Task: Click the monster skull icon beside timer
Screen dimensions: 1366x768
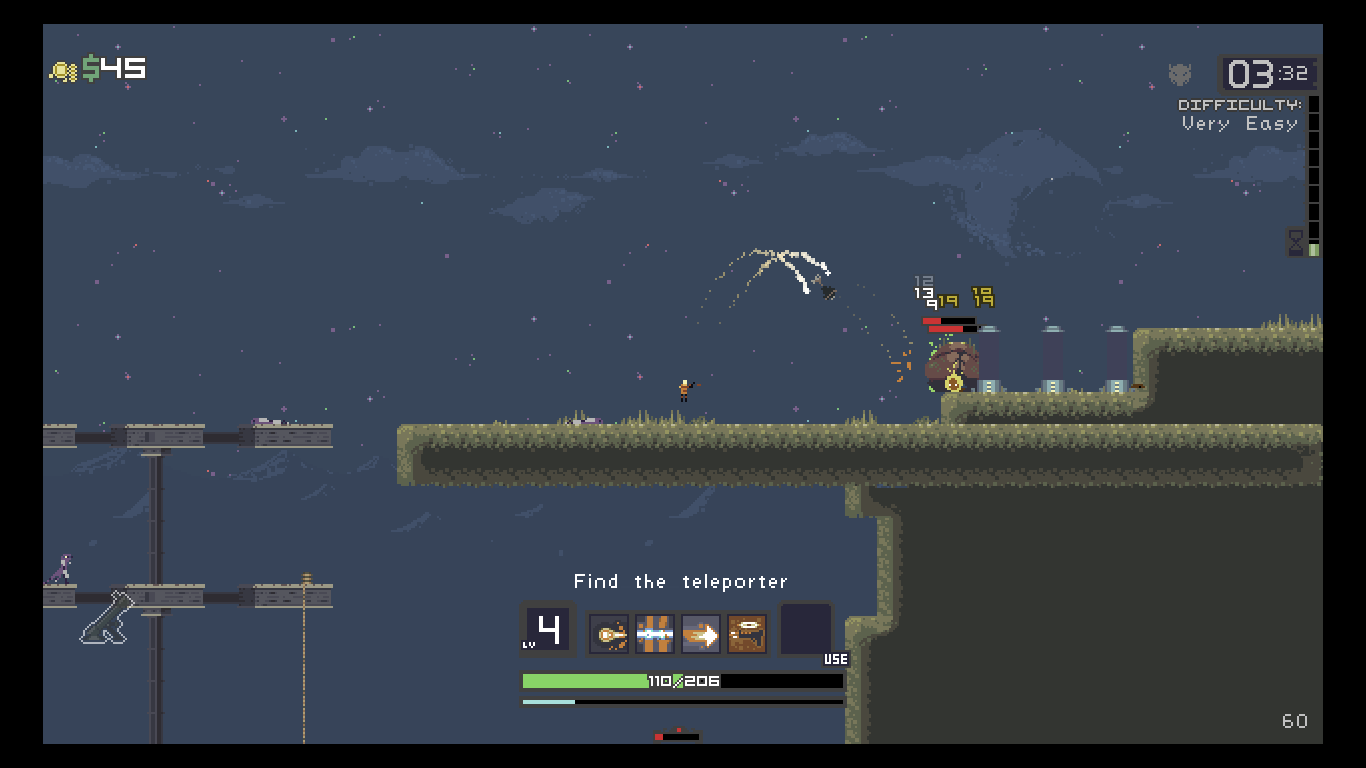Action: [x=1180, y=74]
